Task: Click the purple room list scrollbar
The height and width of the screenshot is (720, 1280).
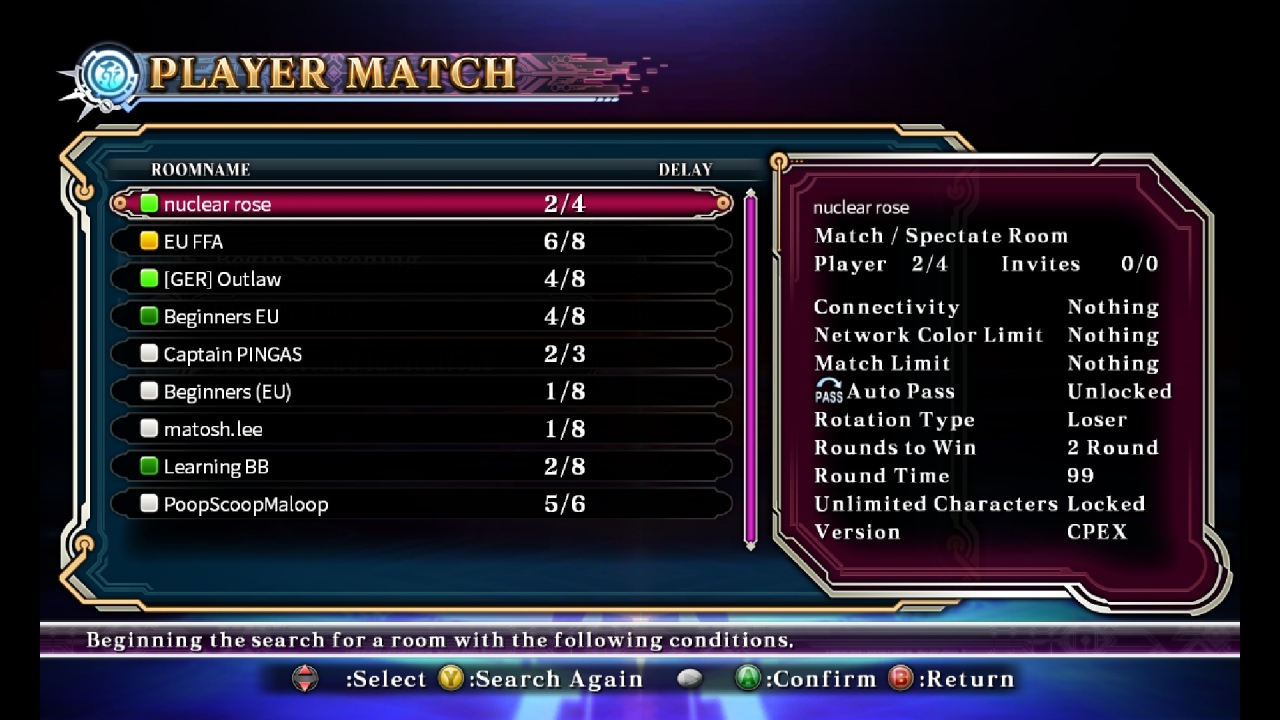Action: point(751,368)
